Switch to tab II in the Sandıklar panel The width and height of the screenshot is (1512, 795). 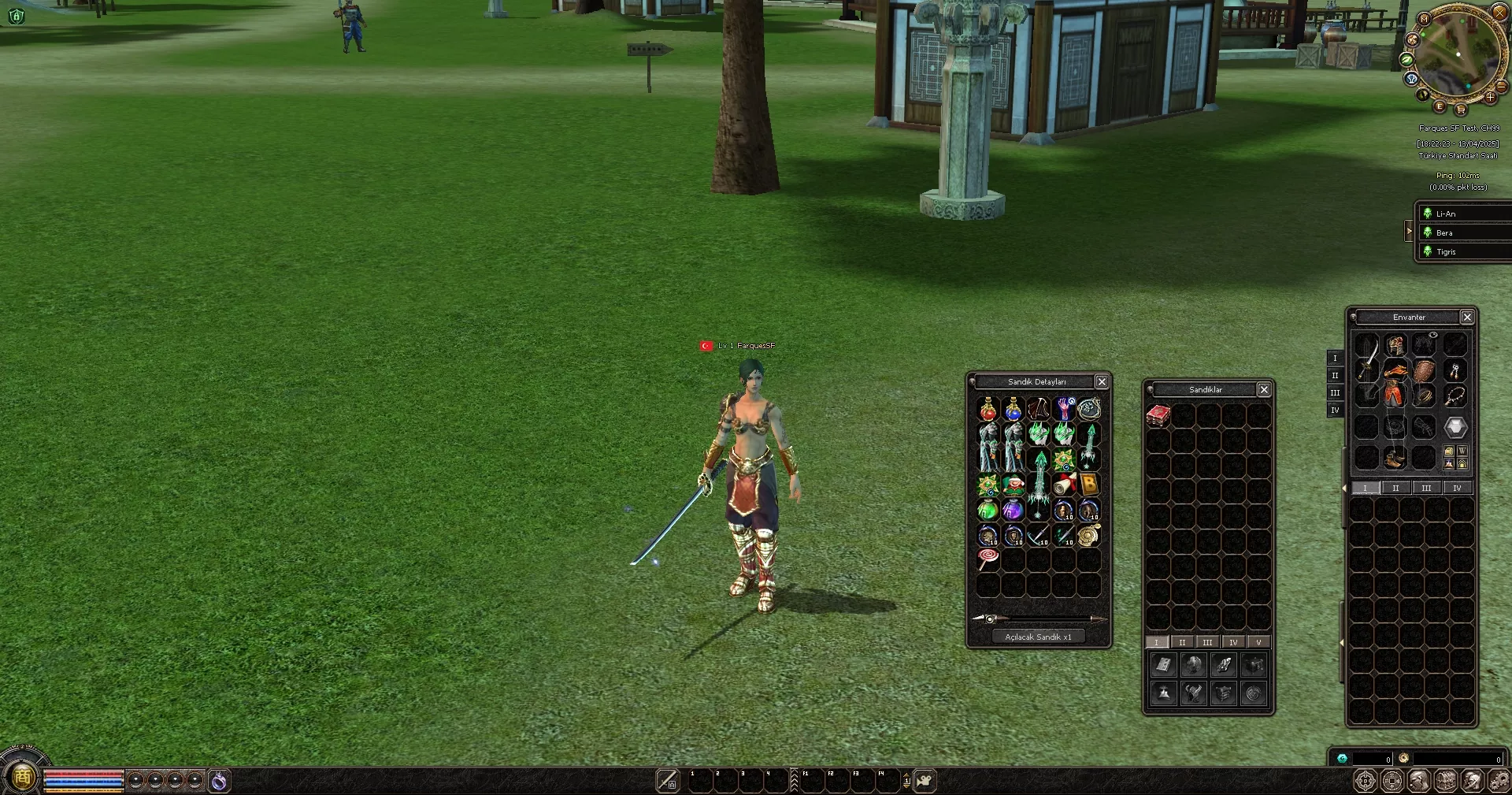(1182, 642)
